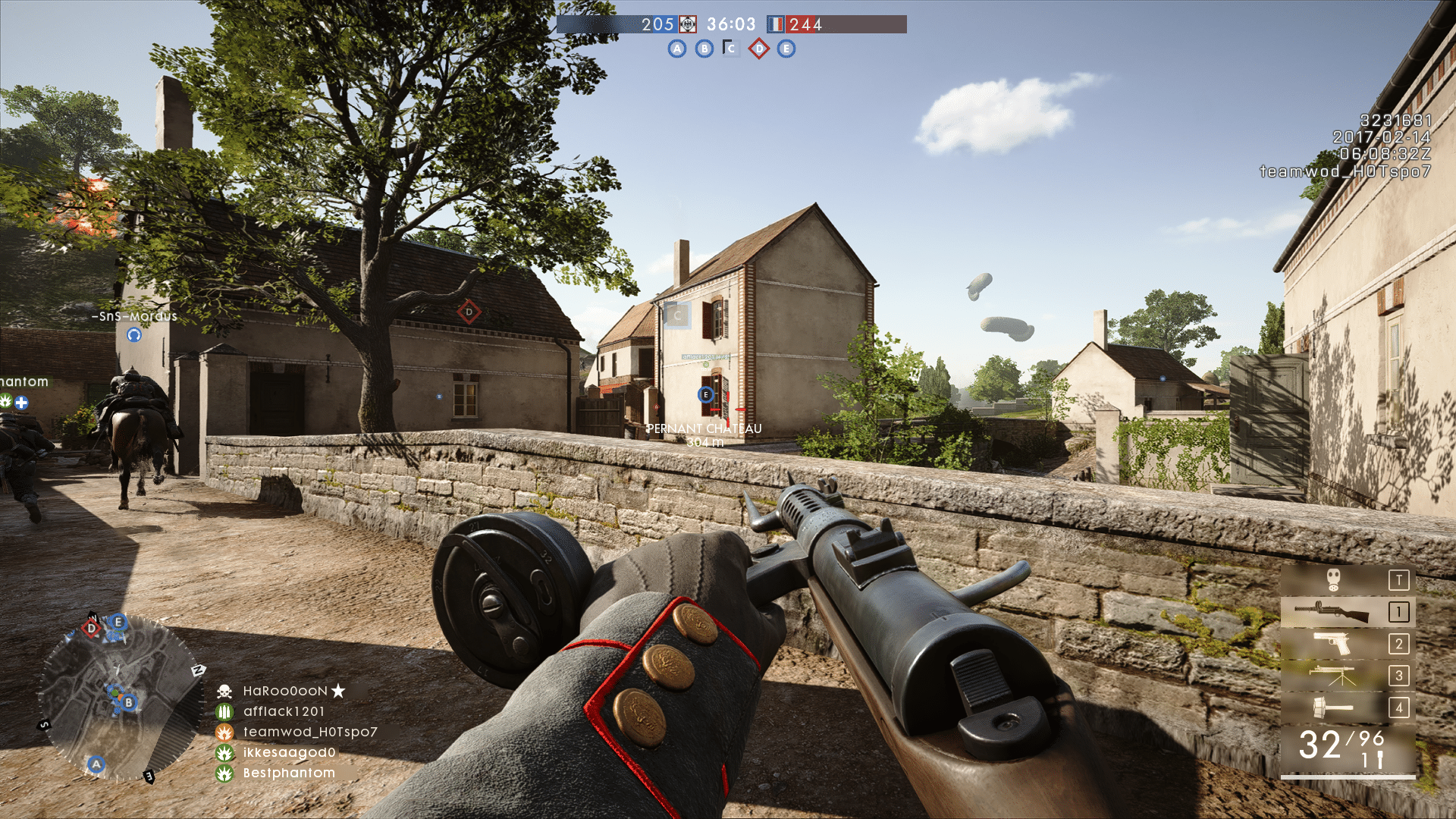Image resolution: width=1456 pixels, height=819 pixels.
Task: Click squad member afflack1201
Action: tap(284, 711)
